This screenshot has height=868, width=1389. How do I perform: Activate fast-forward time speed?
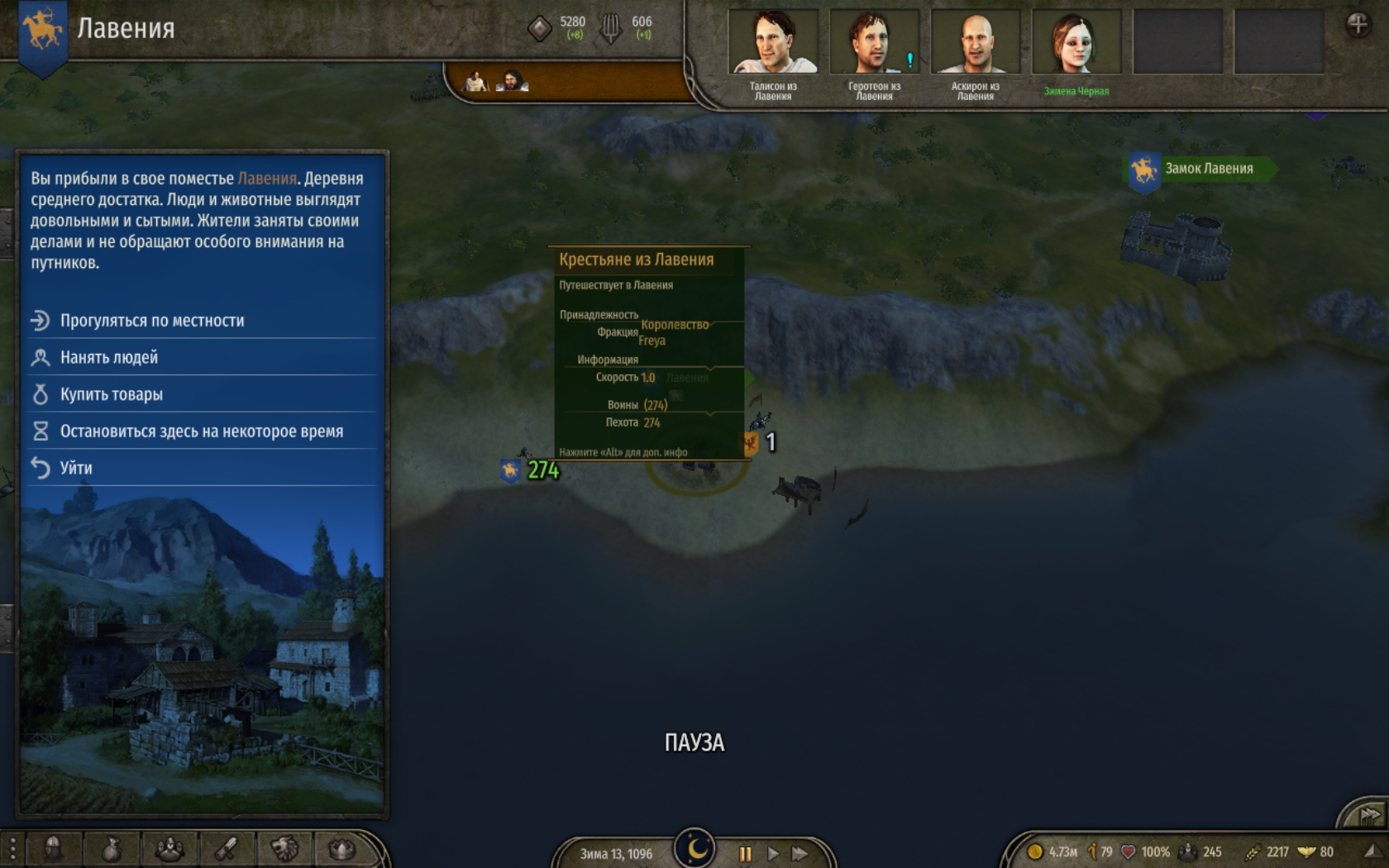[800, 853]
